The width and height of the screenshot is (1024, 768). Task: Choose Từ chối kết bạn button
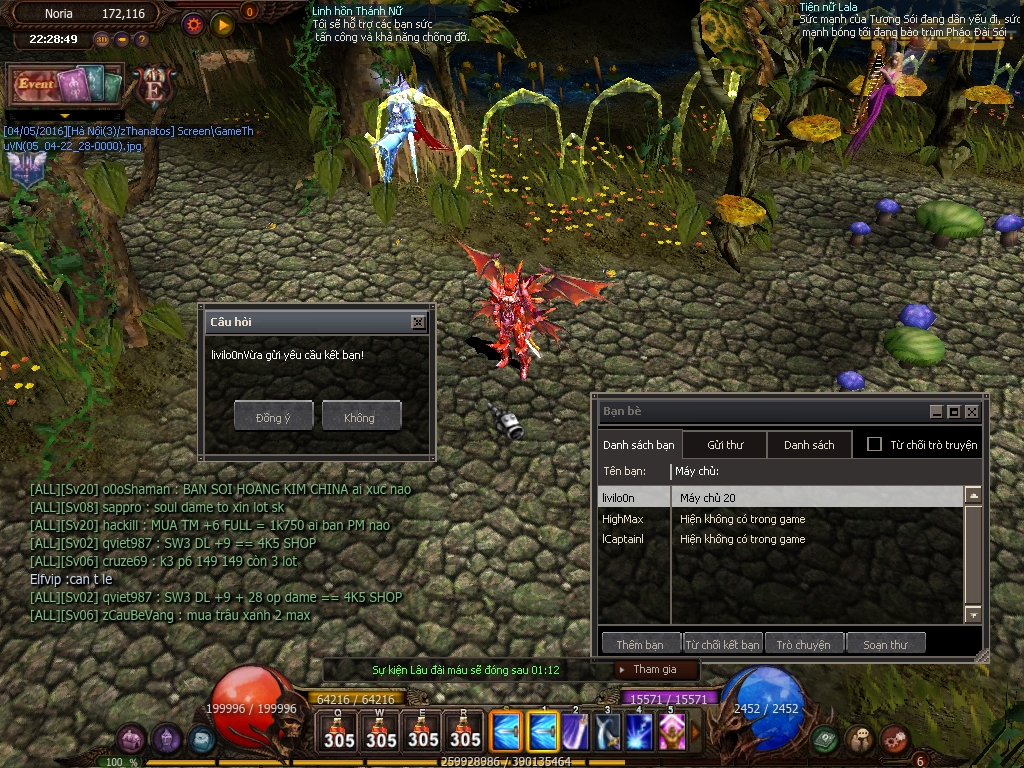coord(723,644)
